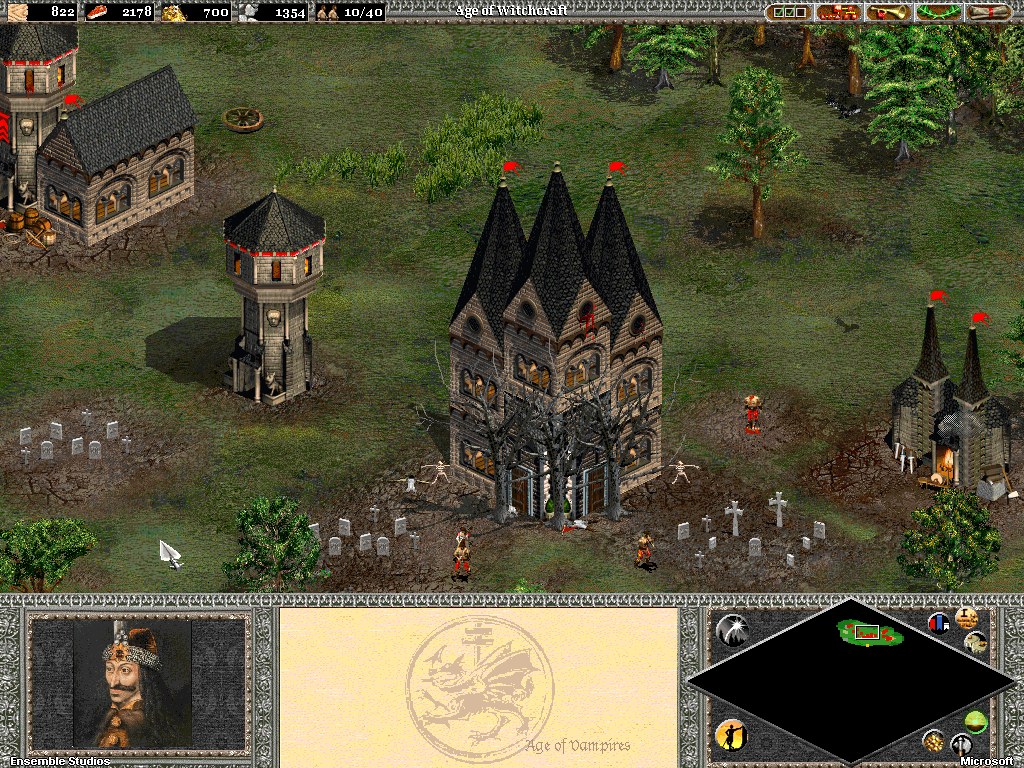1024x768 pixels.
Task: Open the game menu scroll button
Action: pos(989,12)
